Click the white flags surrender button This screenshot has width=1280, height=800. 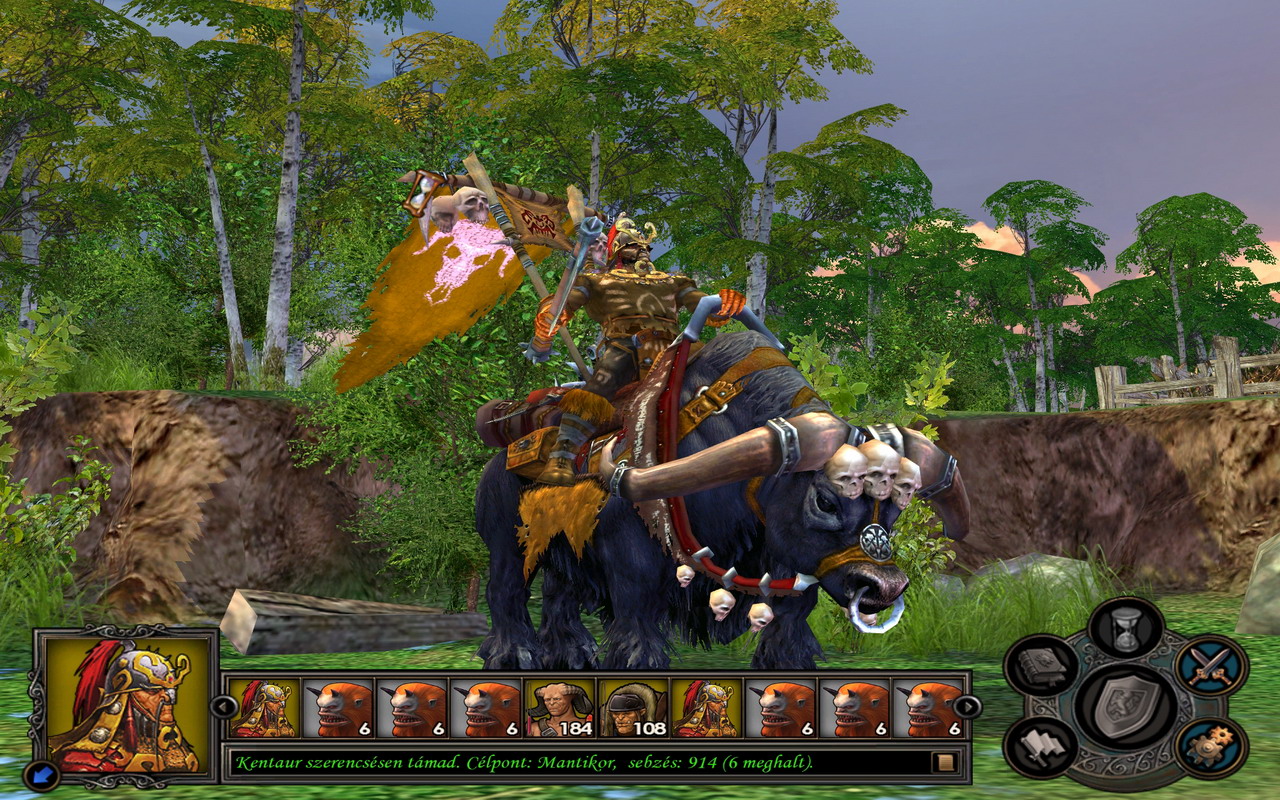(1041, 748)
